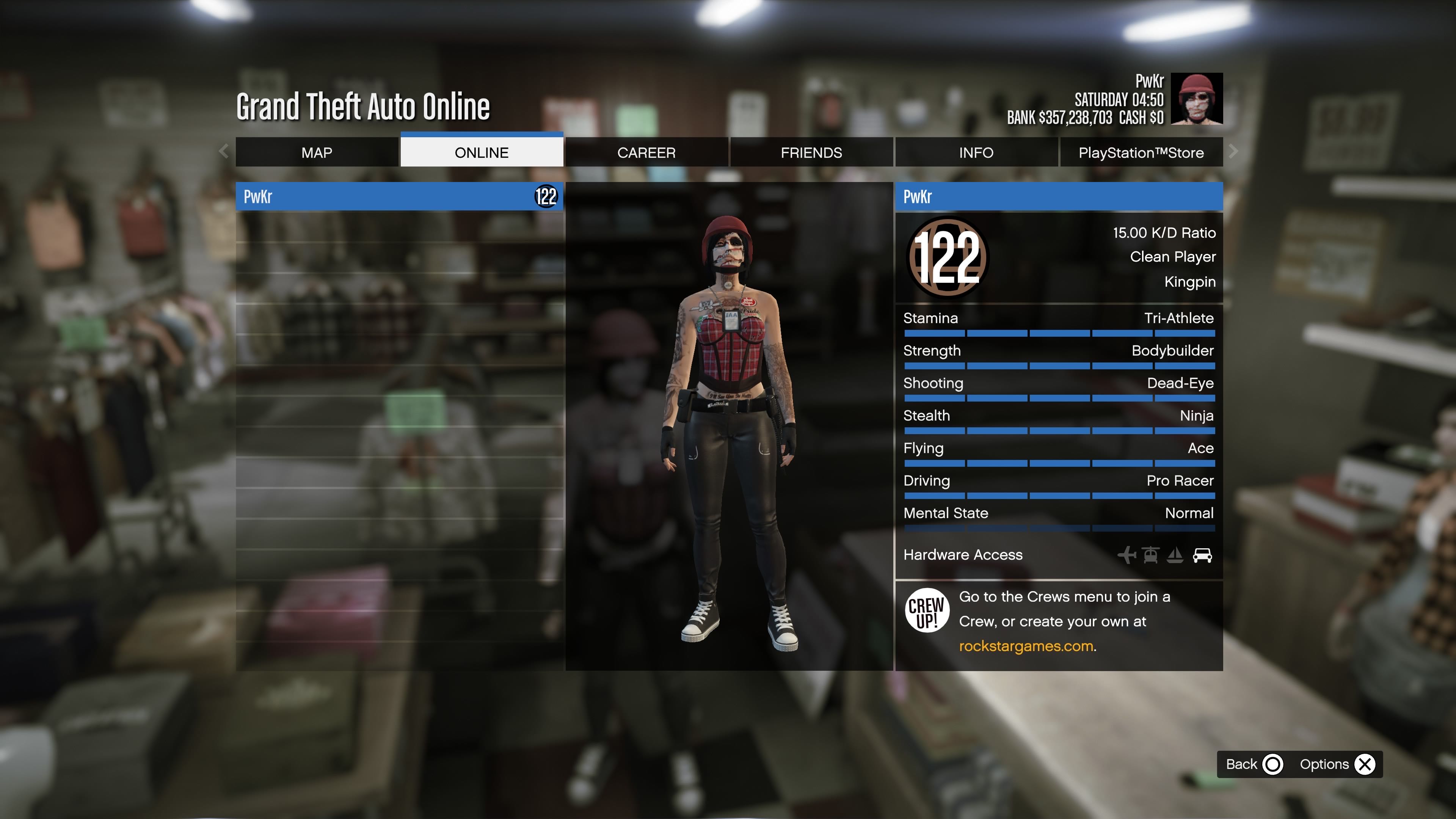Click the right tab scroll arrow
The image size is (1456, 819).
[x=1233, y=151]
